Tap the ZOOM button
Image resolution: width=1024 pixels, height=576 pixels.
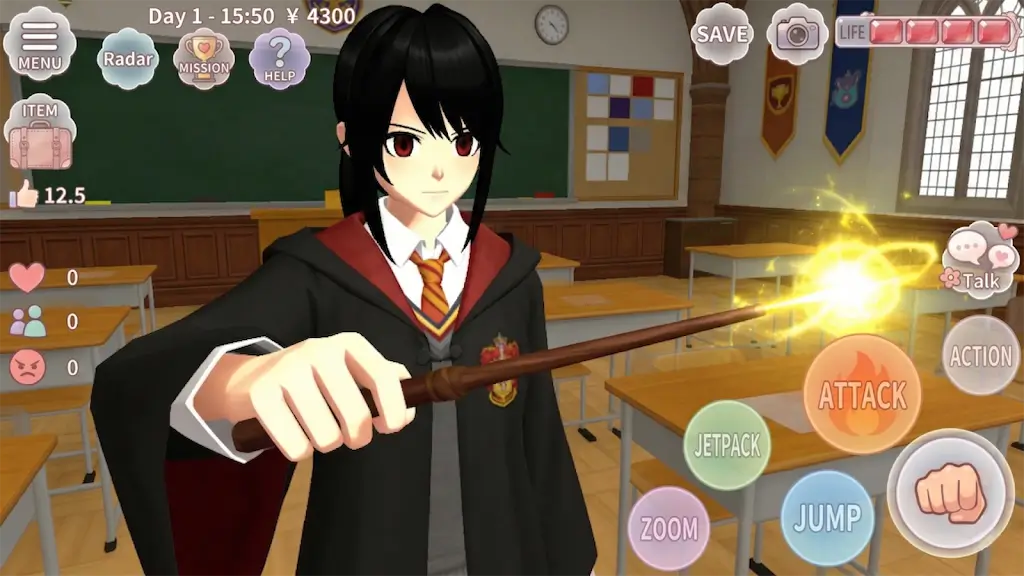coord(668,528)
